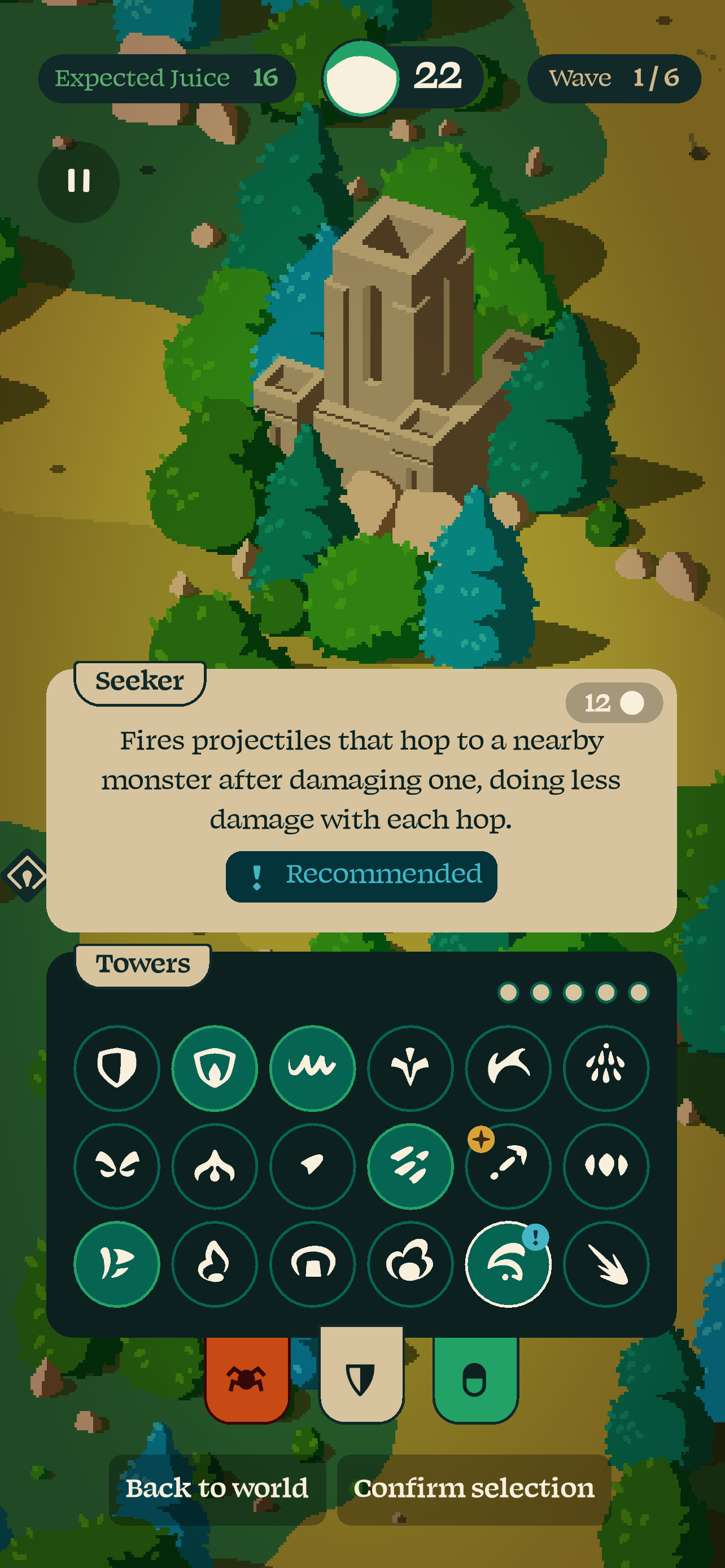Deselect the green leaf tower in bottom row

[x=117, y=1264]
